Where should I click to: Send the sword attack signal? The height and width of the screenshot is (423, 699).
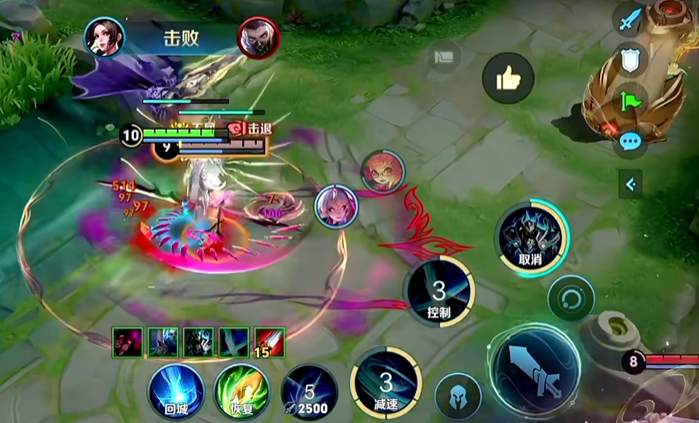tap(629, 22)
